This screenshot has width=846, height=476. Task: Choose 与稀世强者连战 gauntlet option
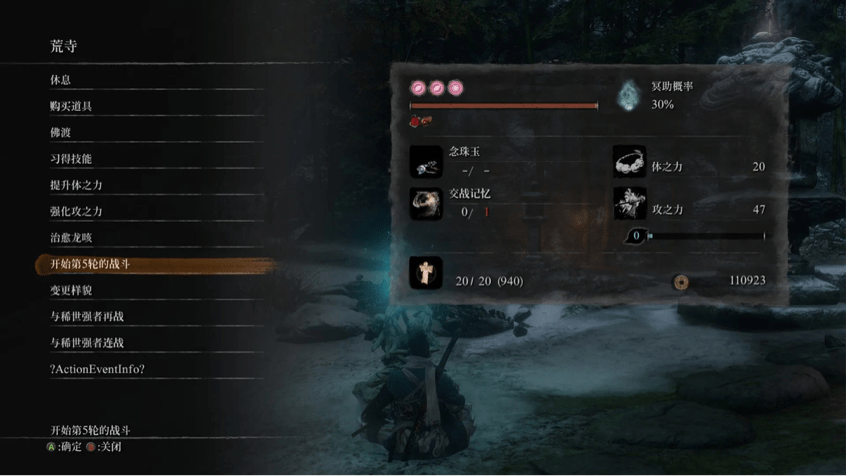coord(88,342)
